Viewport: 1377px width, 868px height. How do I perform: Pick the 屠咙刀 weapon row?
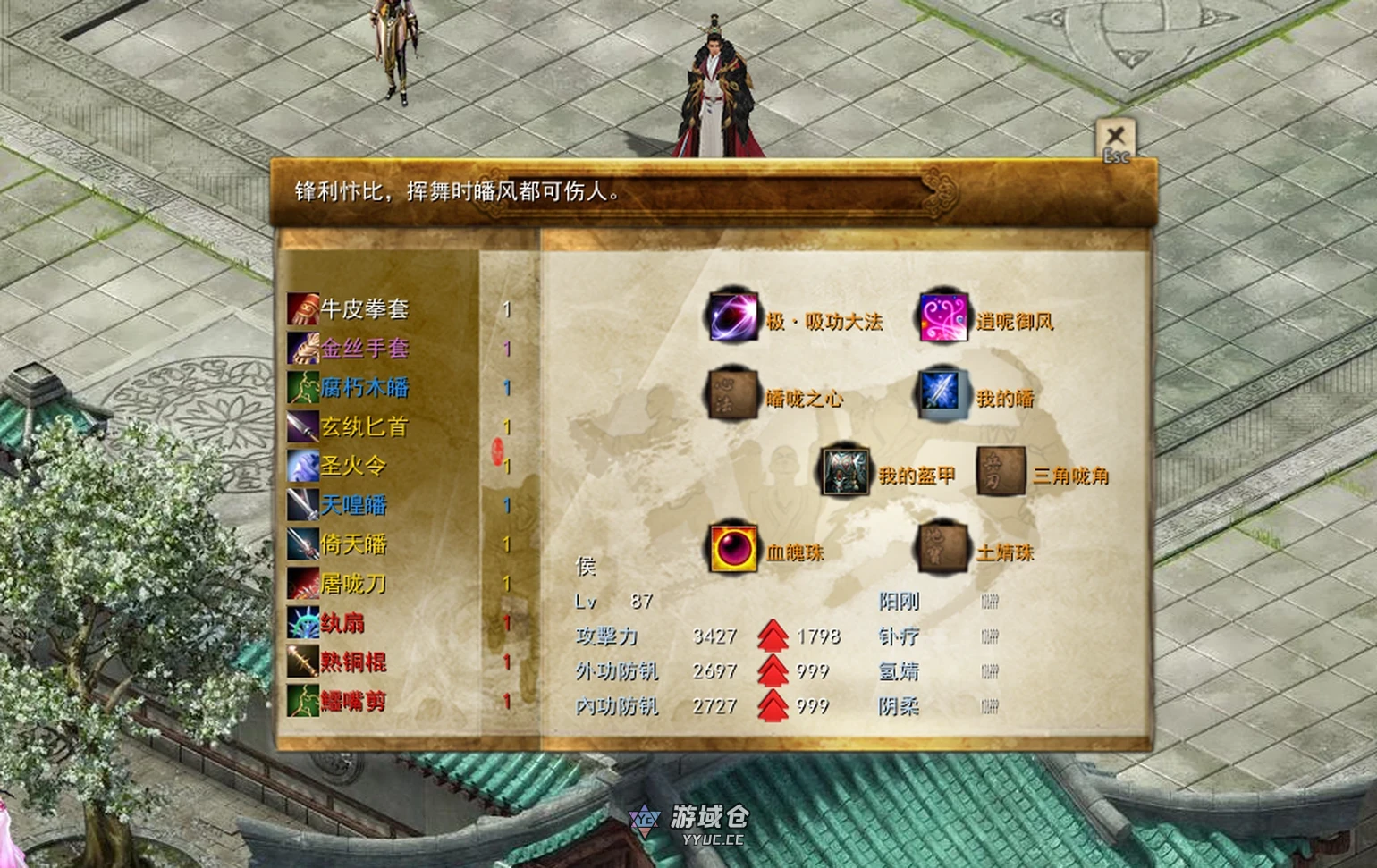(353, 584)
